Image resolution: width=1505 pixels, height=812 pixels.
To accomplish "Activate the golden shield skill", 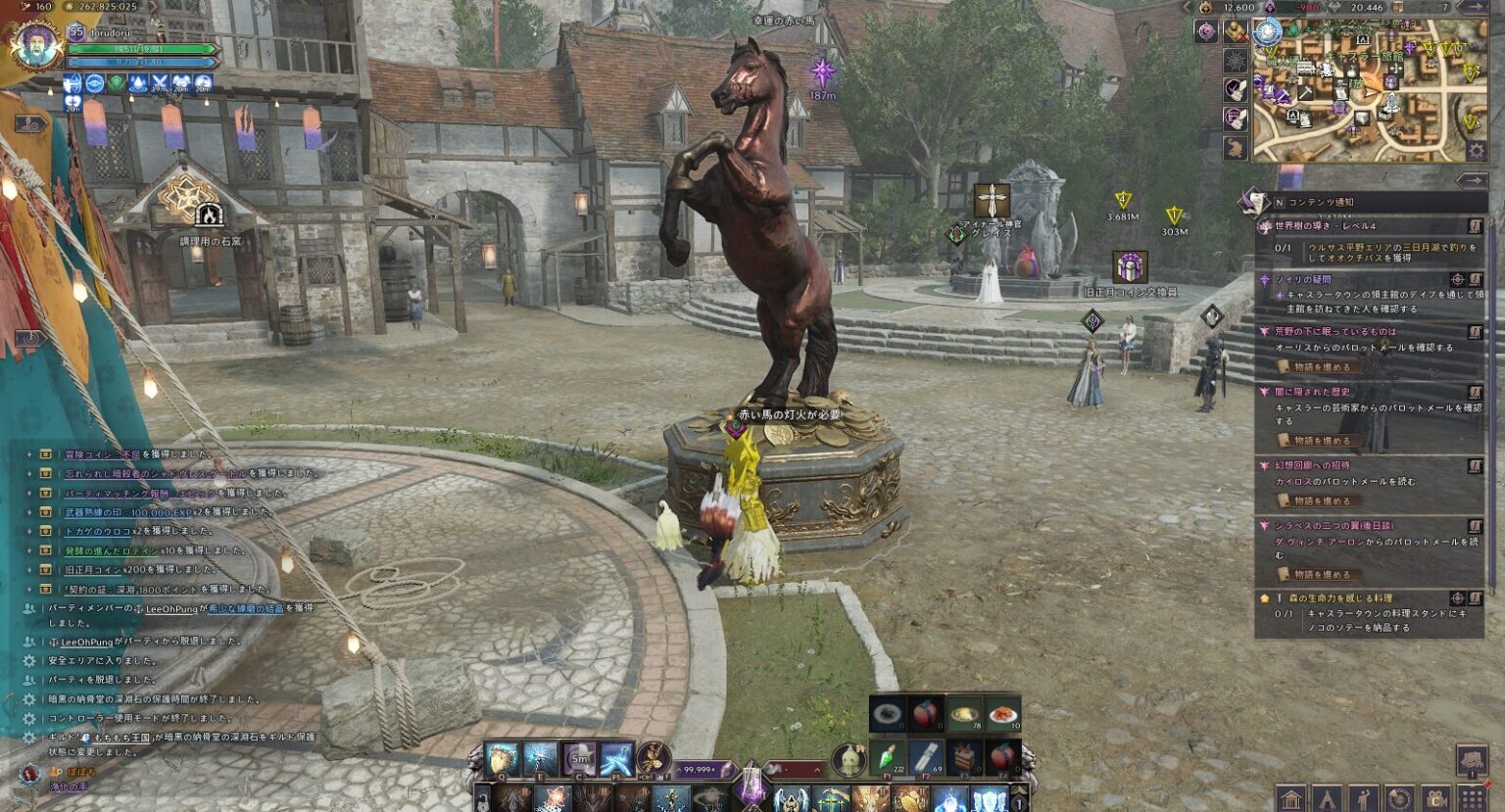I will point(502,758).
